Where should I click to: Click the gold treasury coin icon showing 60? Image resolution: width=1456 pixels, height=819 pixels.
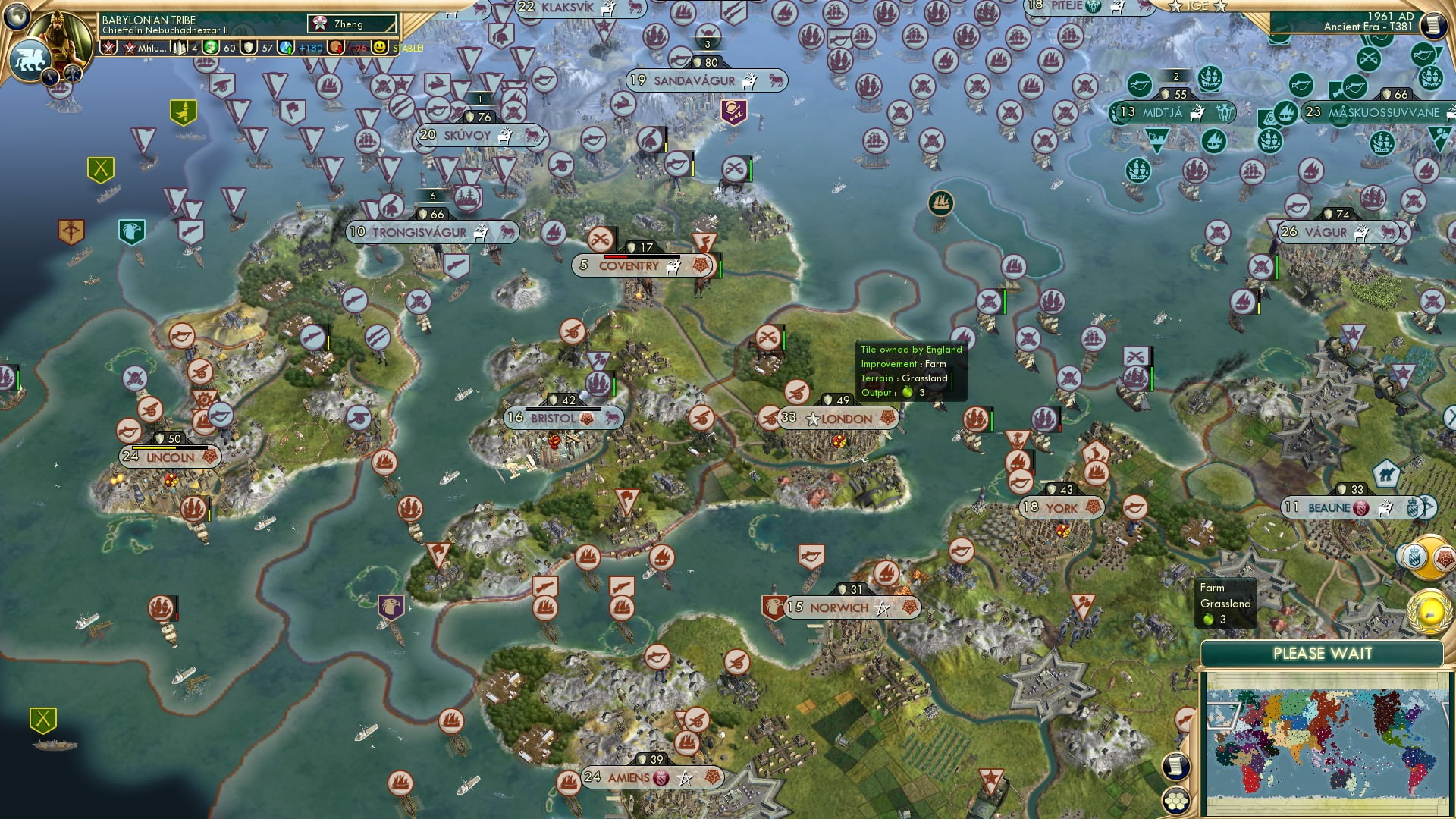211,48
